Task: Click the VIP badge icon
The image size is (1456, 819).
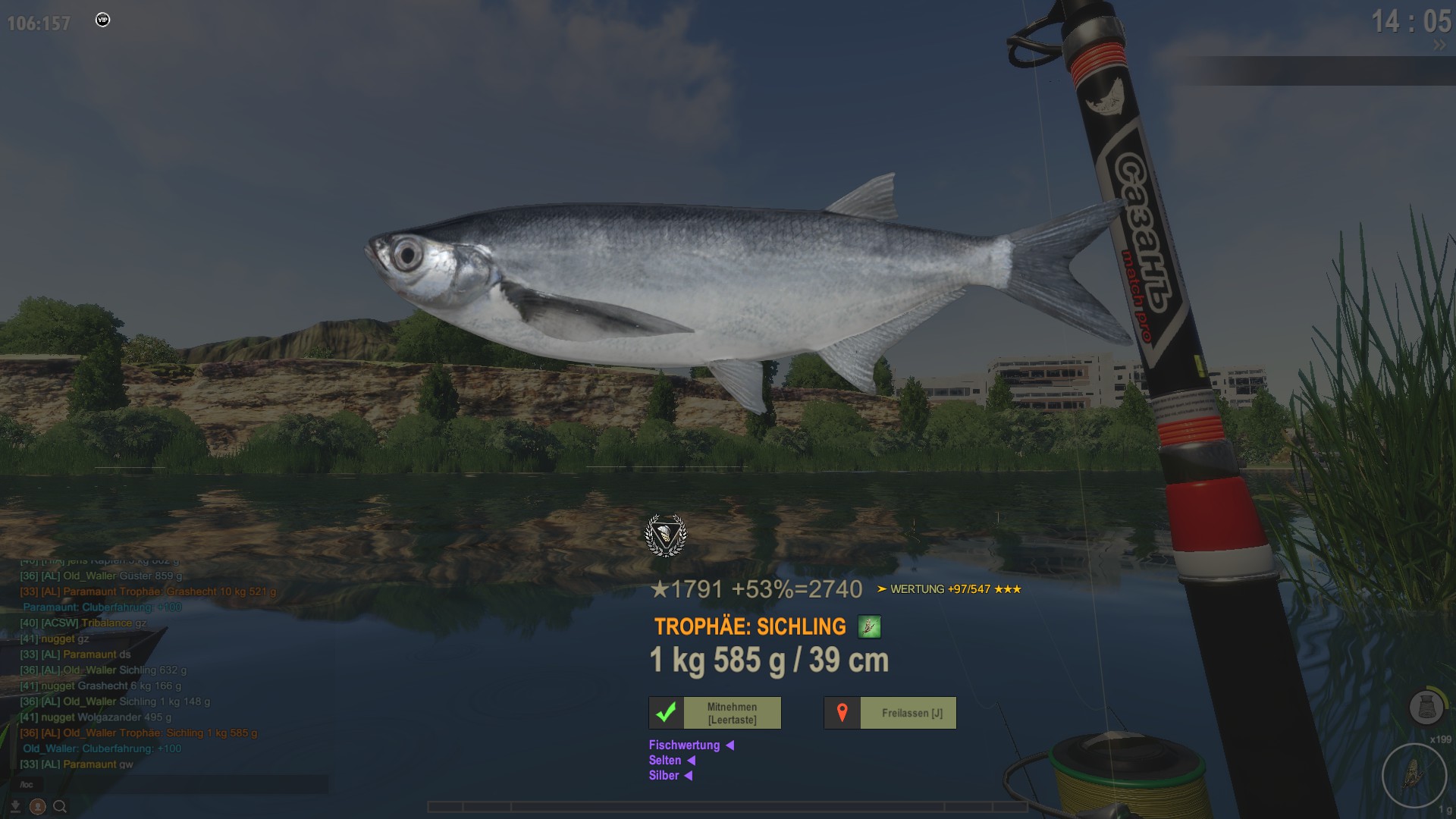Action: coord(103,20)
